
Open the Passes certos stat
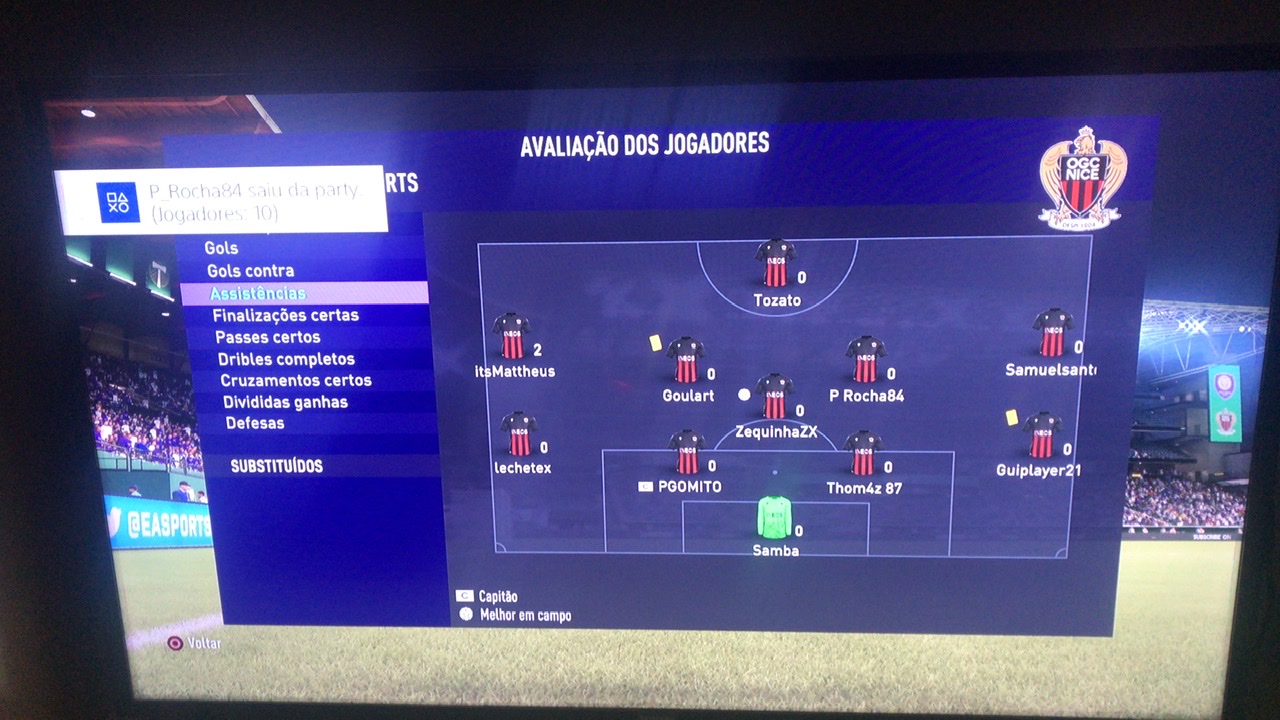[x=268, y=338]
